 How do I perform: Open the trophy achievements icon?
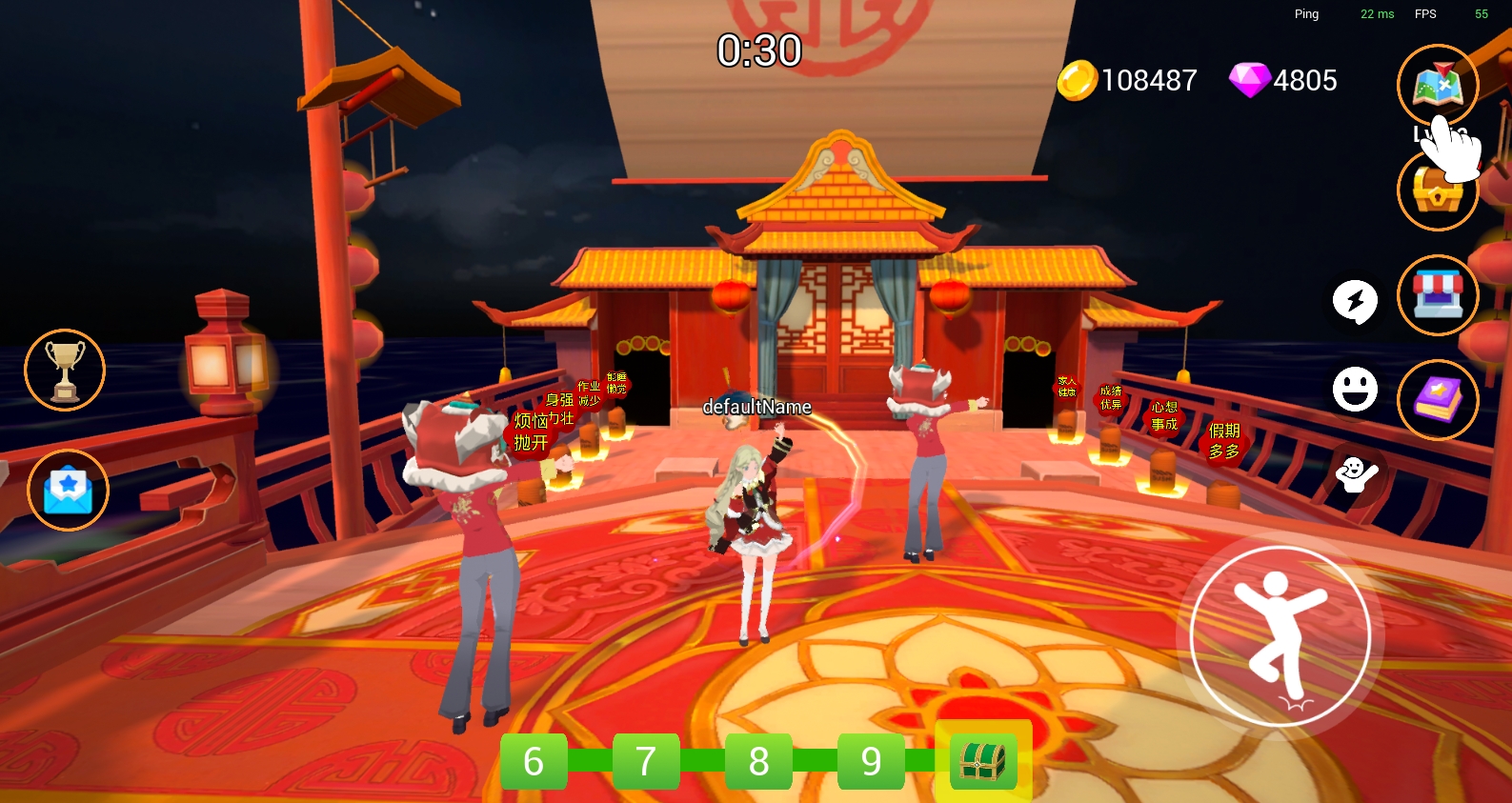point(65,370)
